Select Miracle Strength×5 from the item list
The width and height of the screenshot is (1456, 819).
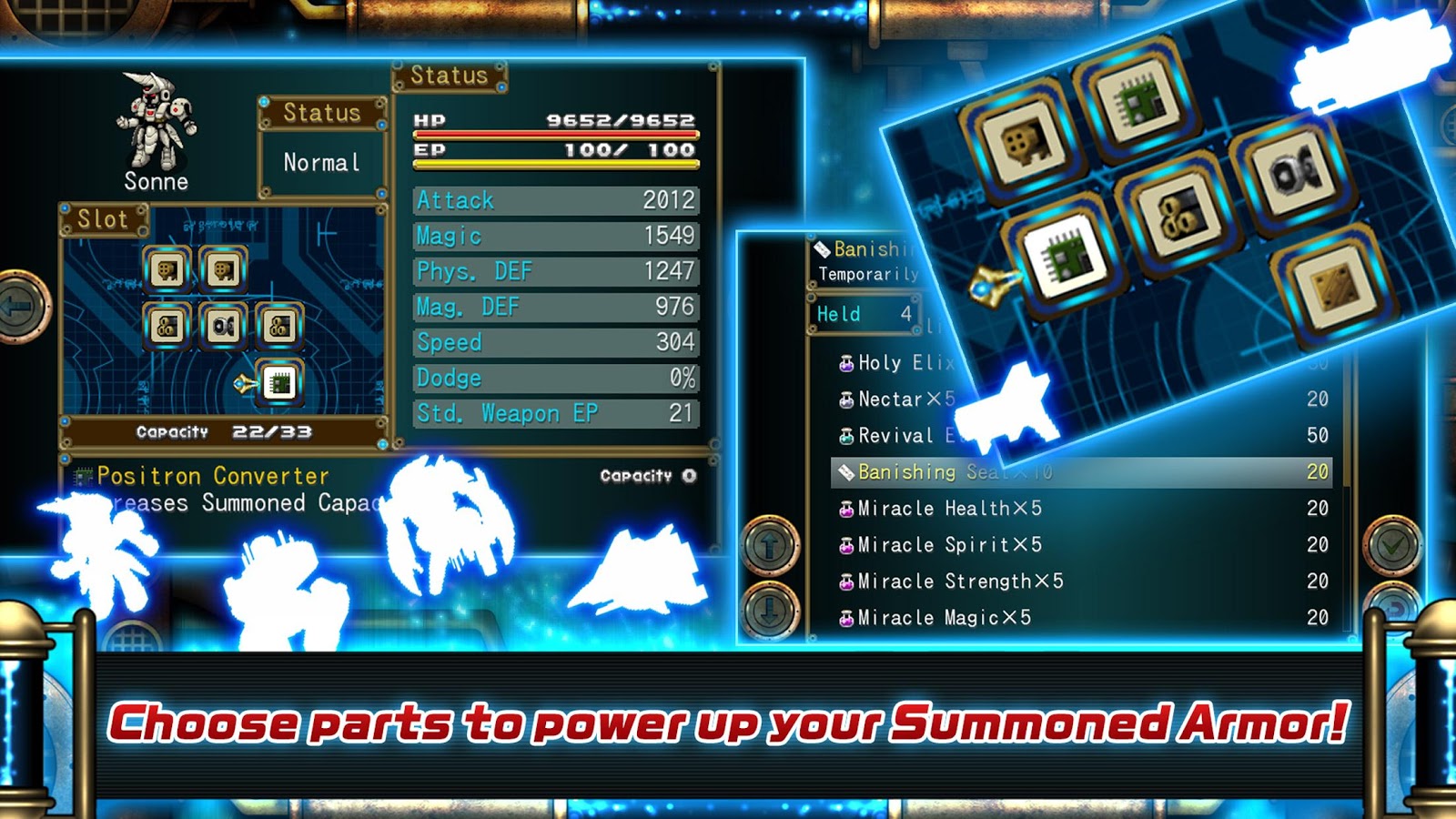pos(1081,581)
